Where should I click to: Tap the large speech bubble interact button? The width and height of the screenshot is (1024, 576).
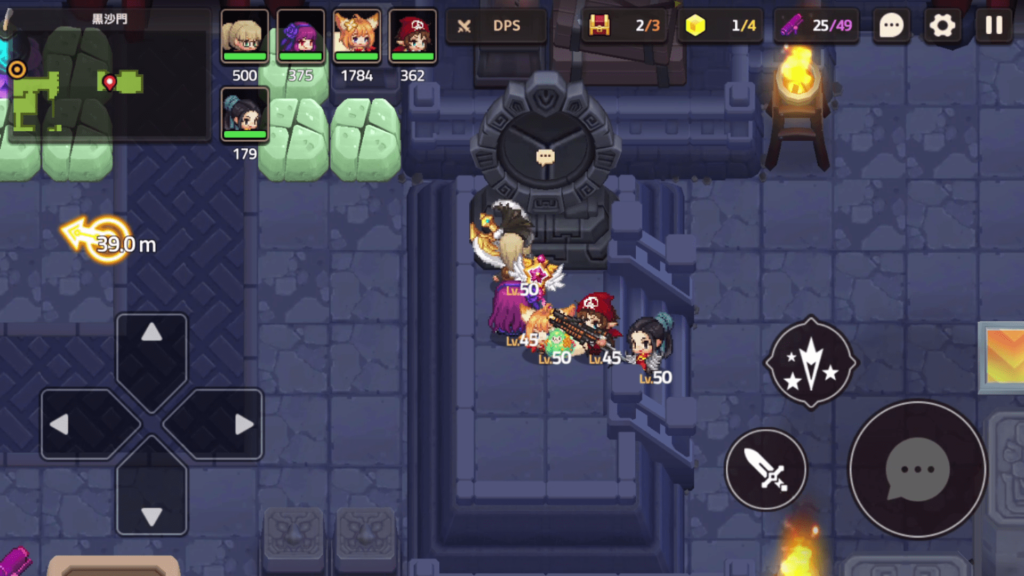pos(917,468)
